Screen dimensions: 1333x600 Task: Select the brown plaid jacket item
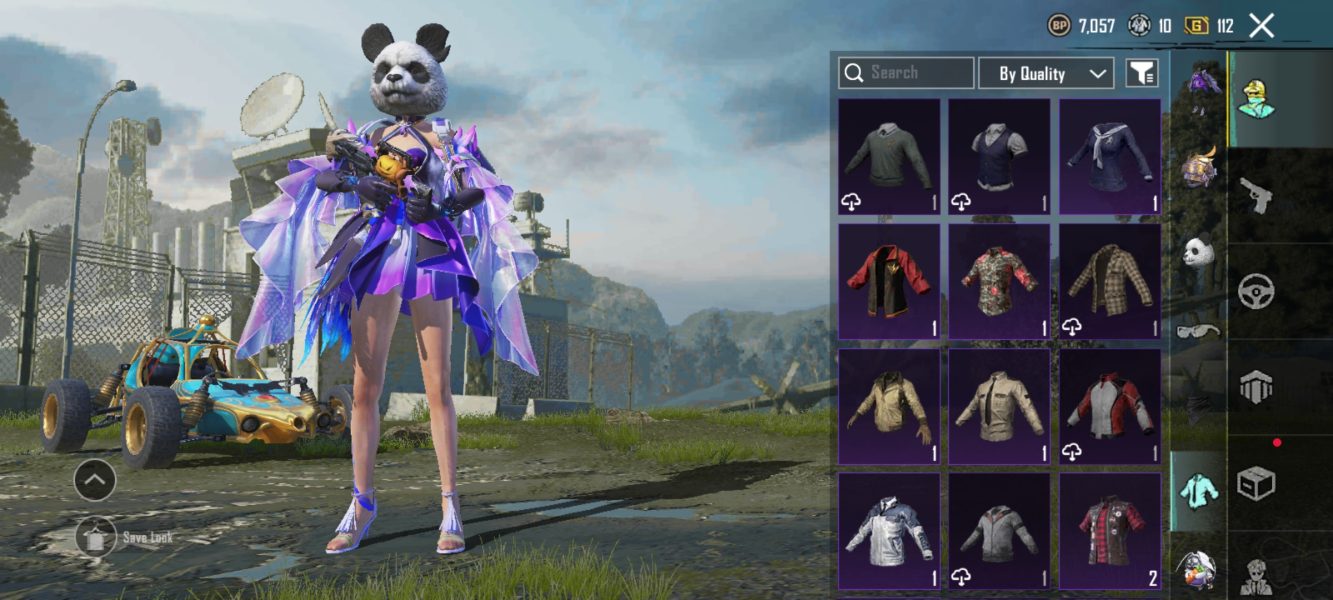click(1109, 281)
